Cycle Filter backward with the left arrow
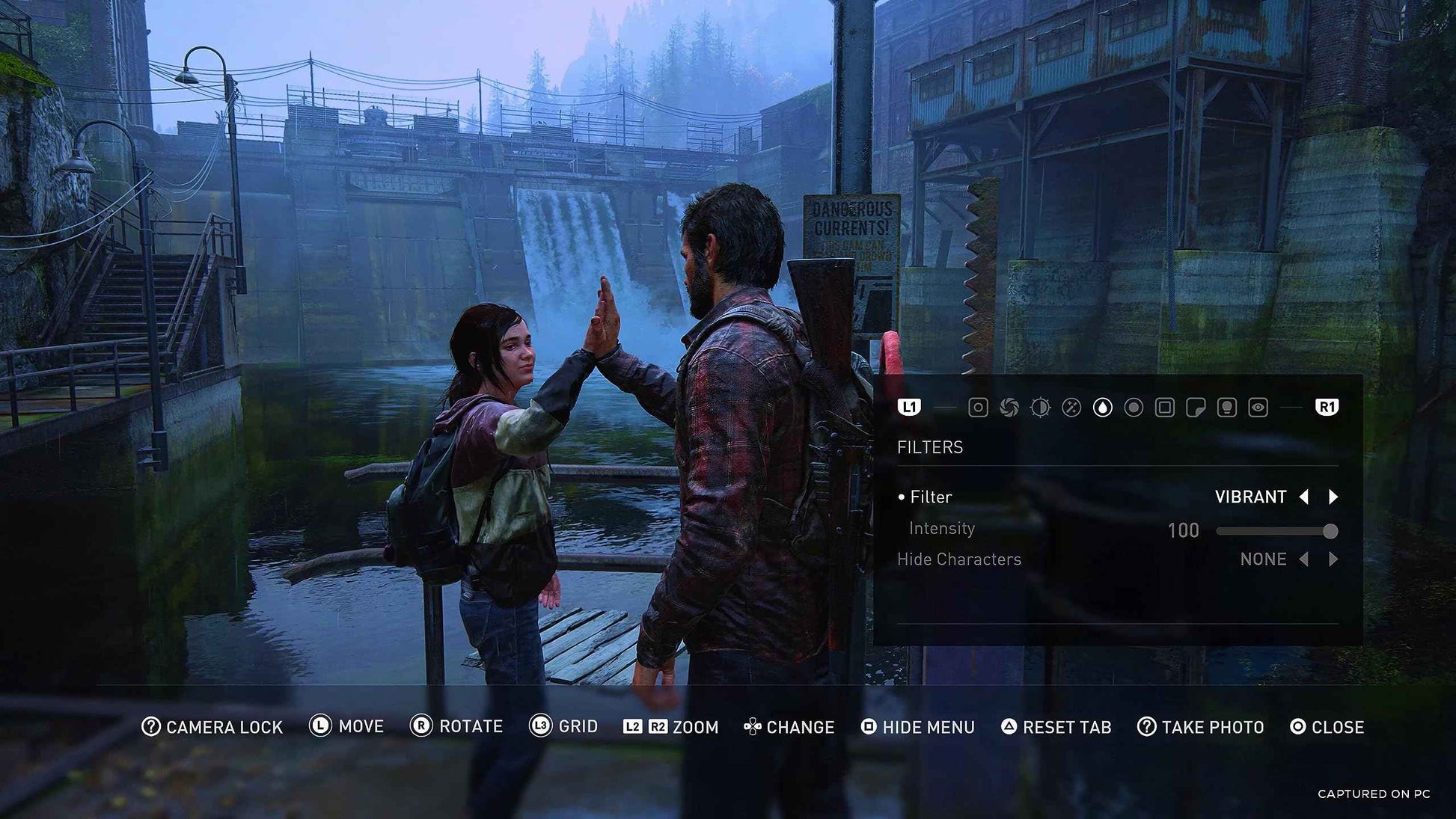1456x819 pixels. tap(1303, 497)
